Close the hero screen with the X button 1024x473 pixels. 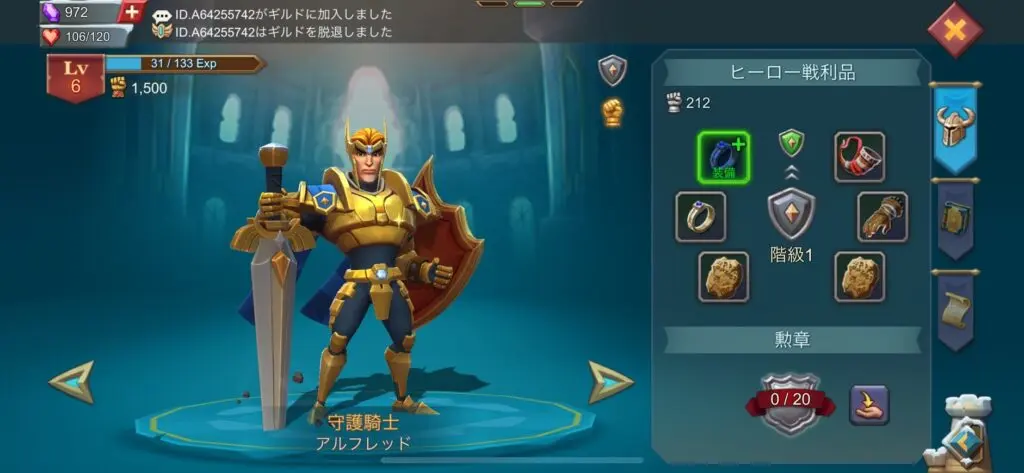click(x=955, y=30)
